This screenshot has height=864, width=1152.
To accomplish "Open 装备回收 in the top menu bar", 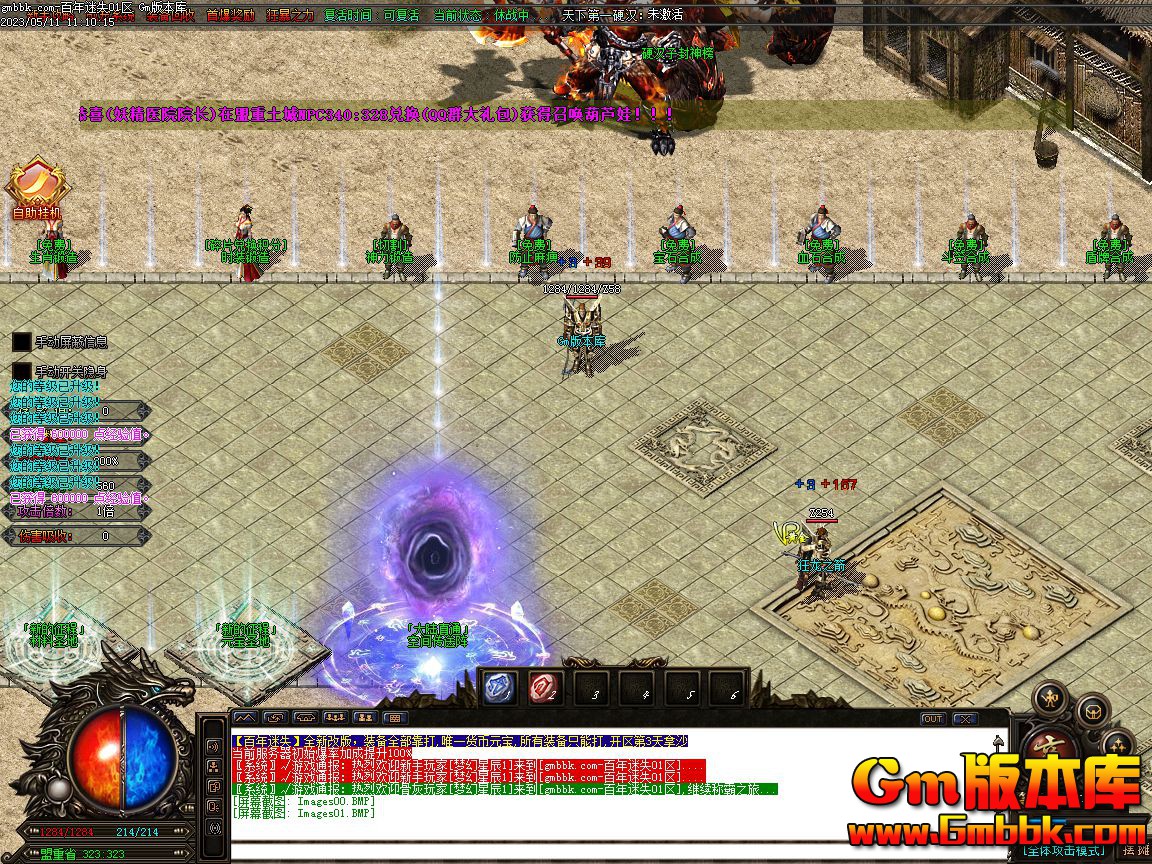I will (167, 15).
